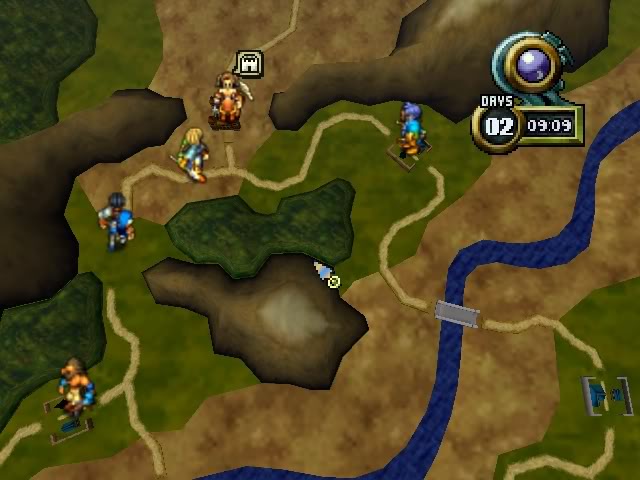This screenshot has width=640, height=480.
Task: Select the dark-haired unit in blue armor
Action: [x=116, y=220]
